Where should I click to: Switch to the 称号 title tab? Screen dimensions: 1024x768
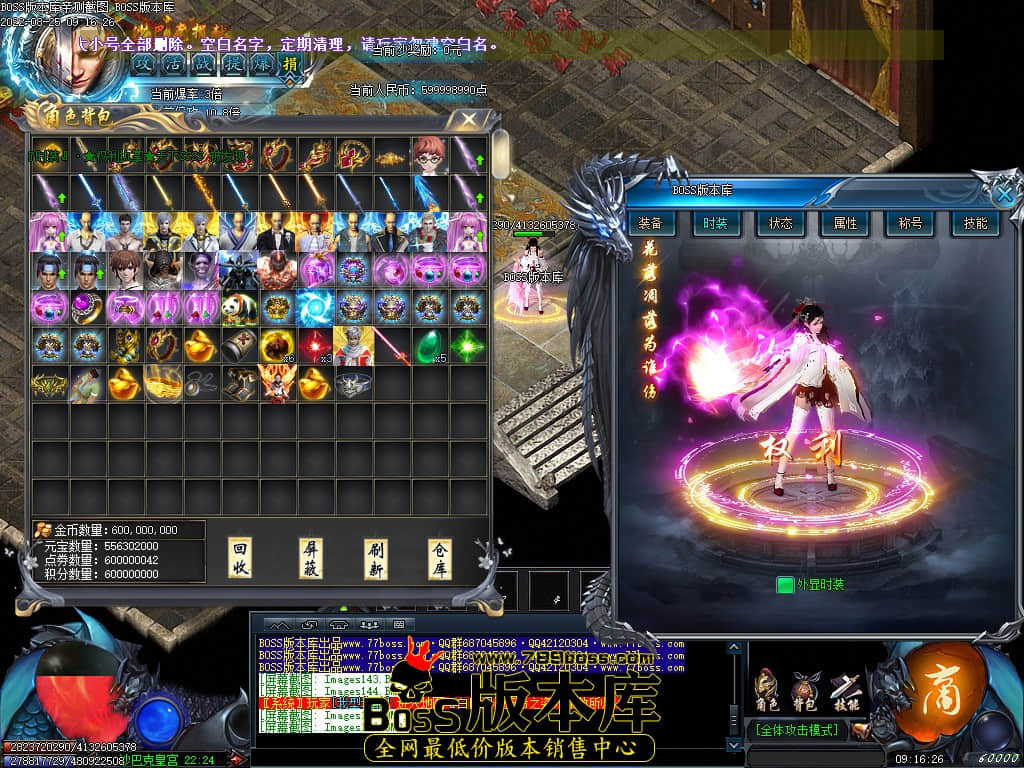(x=910, y=224)
